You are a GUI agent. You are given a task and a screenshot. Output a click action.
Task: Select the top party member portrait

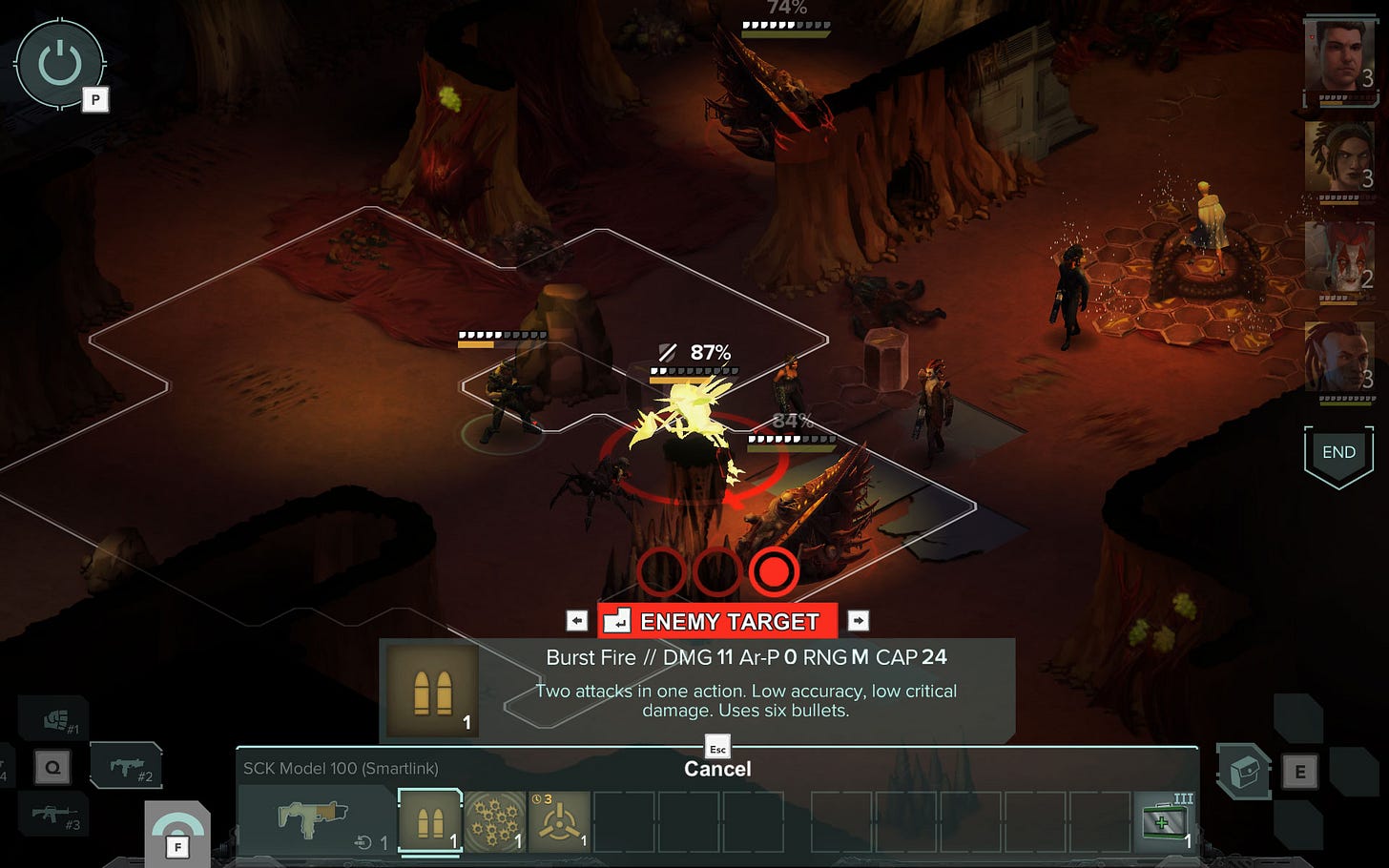click(1343, 59)
